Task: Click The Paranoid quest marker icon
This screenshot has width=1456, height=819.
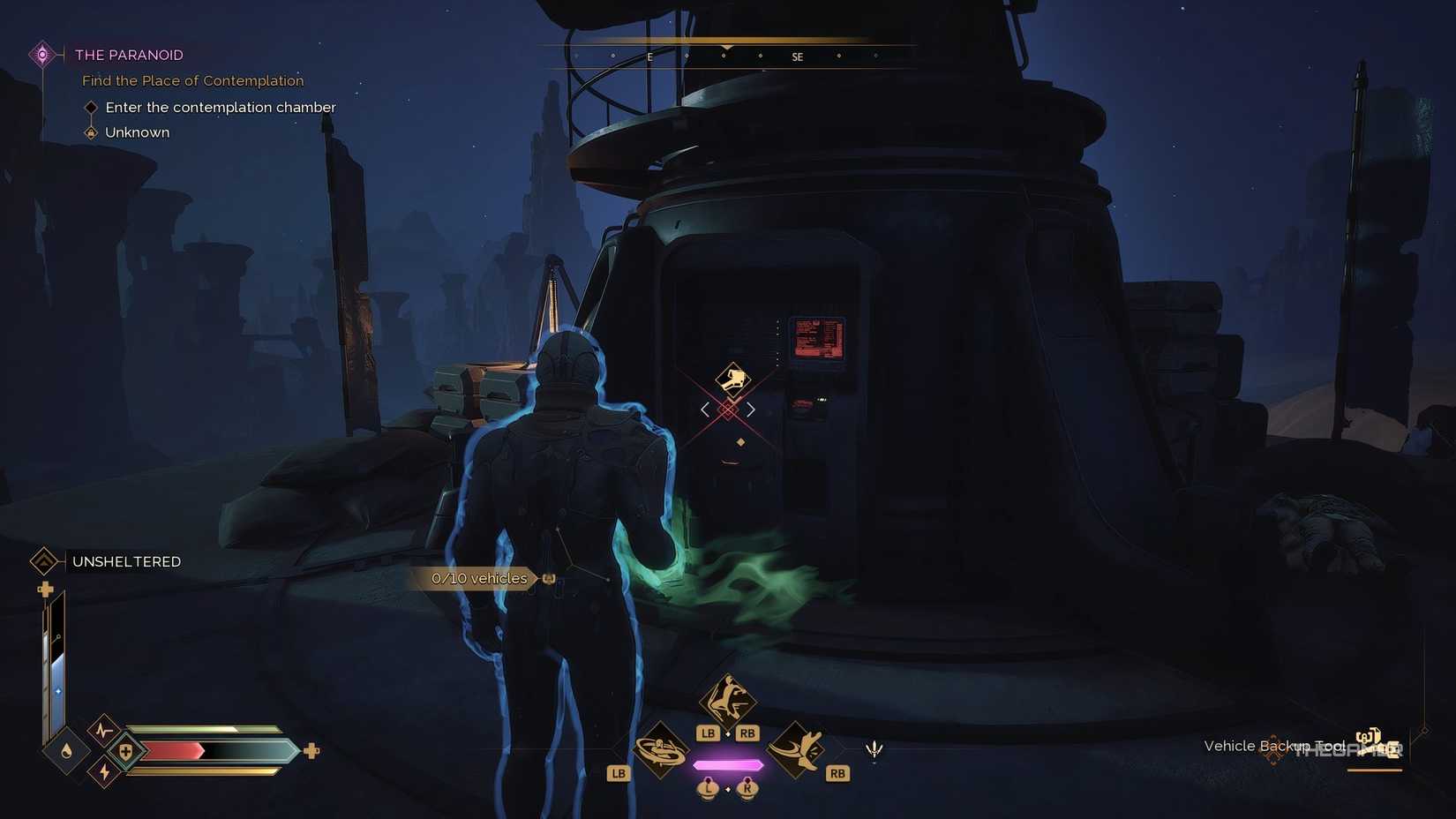Action: click(x=41, y=54)
